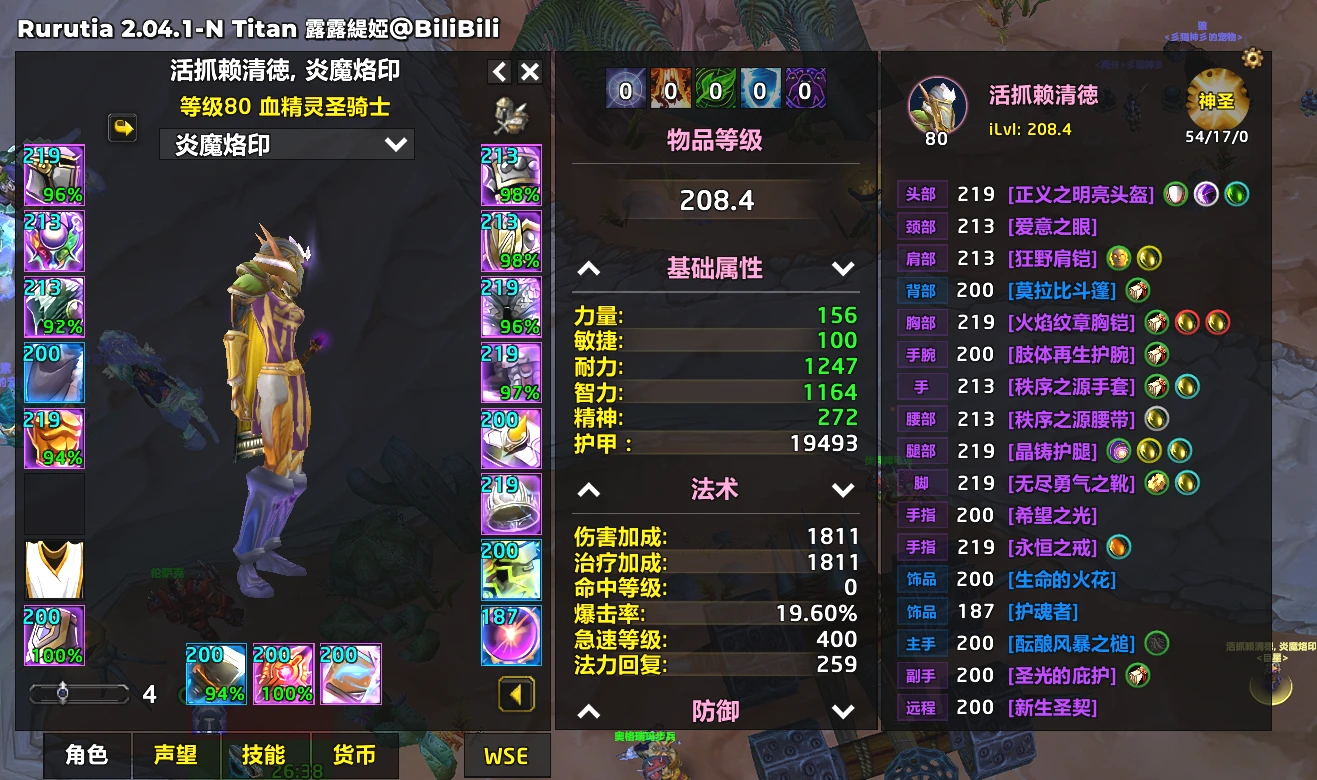The height and width of the screenshot is (780, 1317).
Task: Collapse the 基础属性 section
Action: pyautogui.click(x=589, y=268)
